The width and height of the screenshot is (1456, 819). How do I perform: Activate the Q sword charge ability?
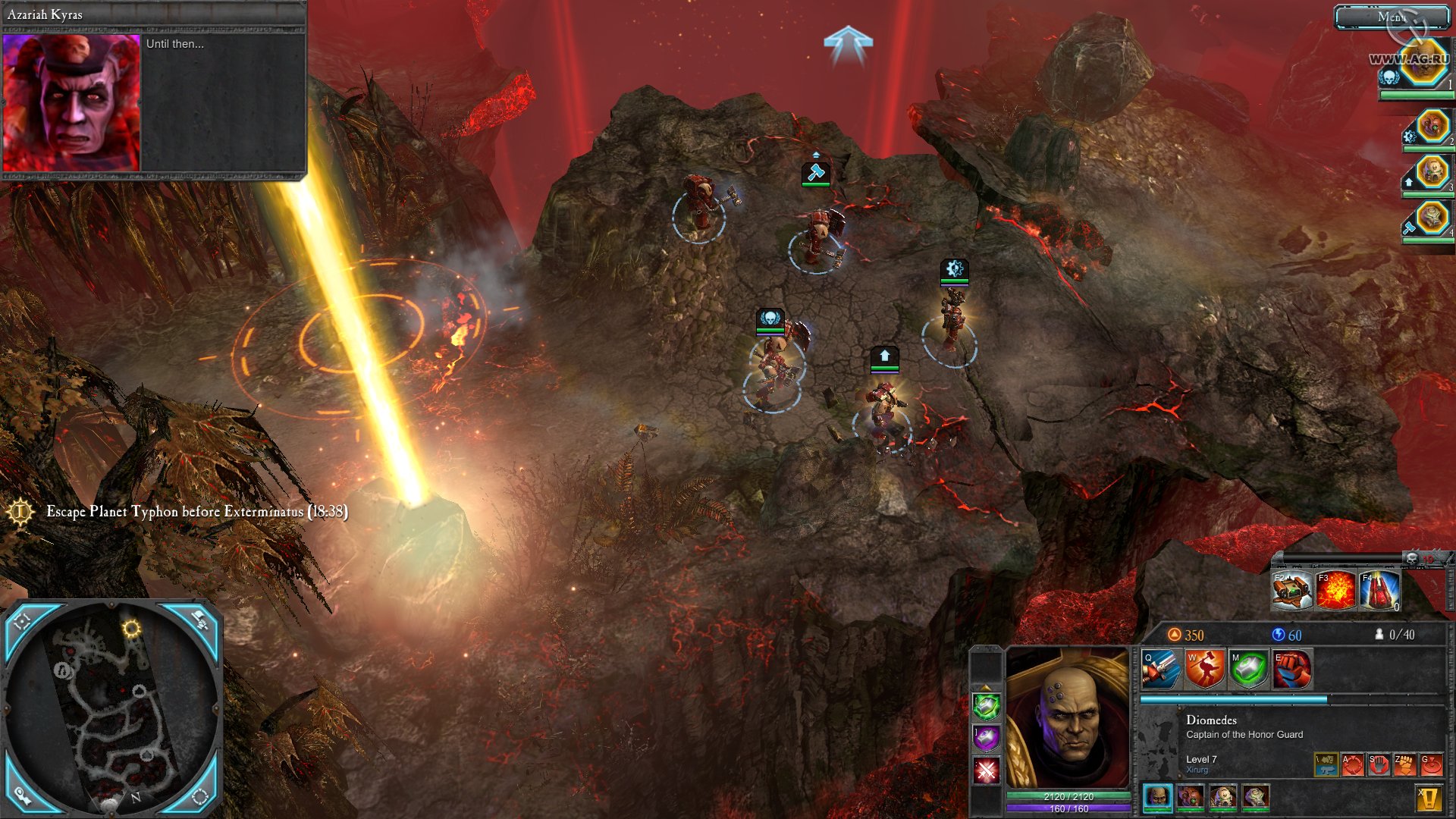[1161, 669]
